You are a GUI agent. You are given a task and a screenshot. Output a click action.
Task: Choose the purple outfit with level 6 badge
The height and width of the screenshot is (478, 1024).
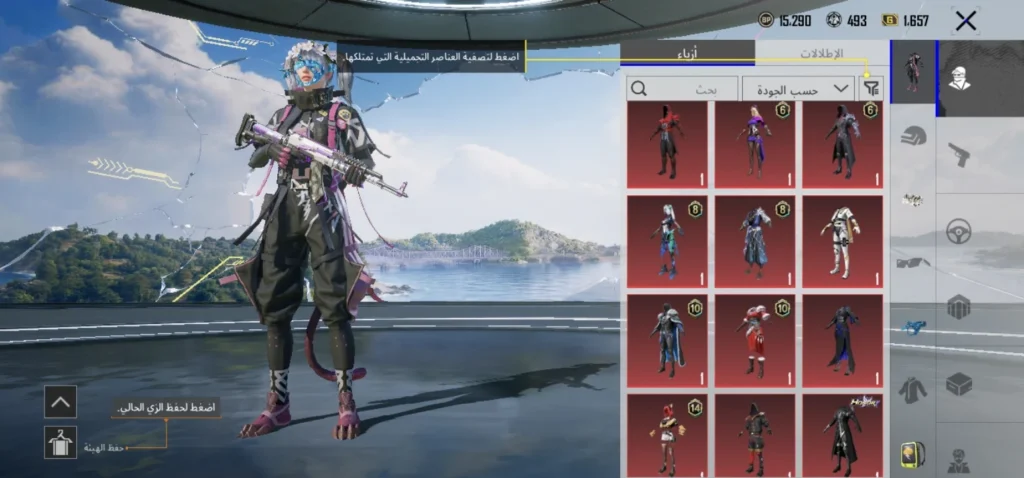[754, 145]
